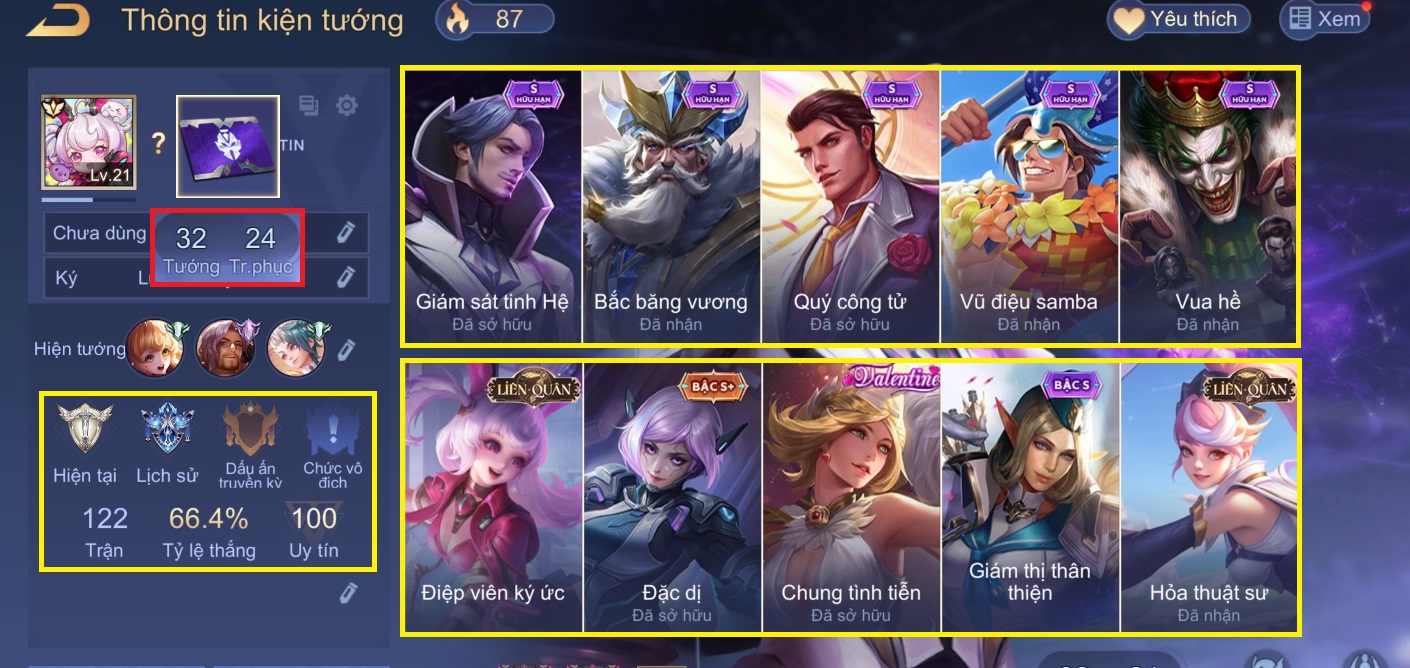Screen dimensions: 1410x668
Task: Pick the Vua hề skin card
Action: click(1208, 205)
